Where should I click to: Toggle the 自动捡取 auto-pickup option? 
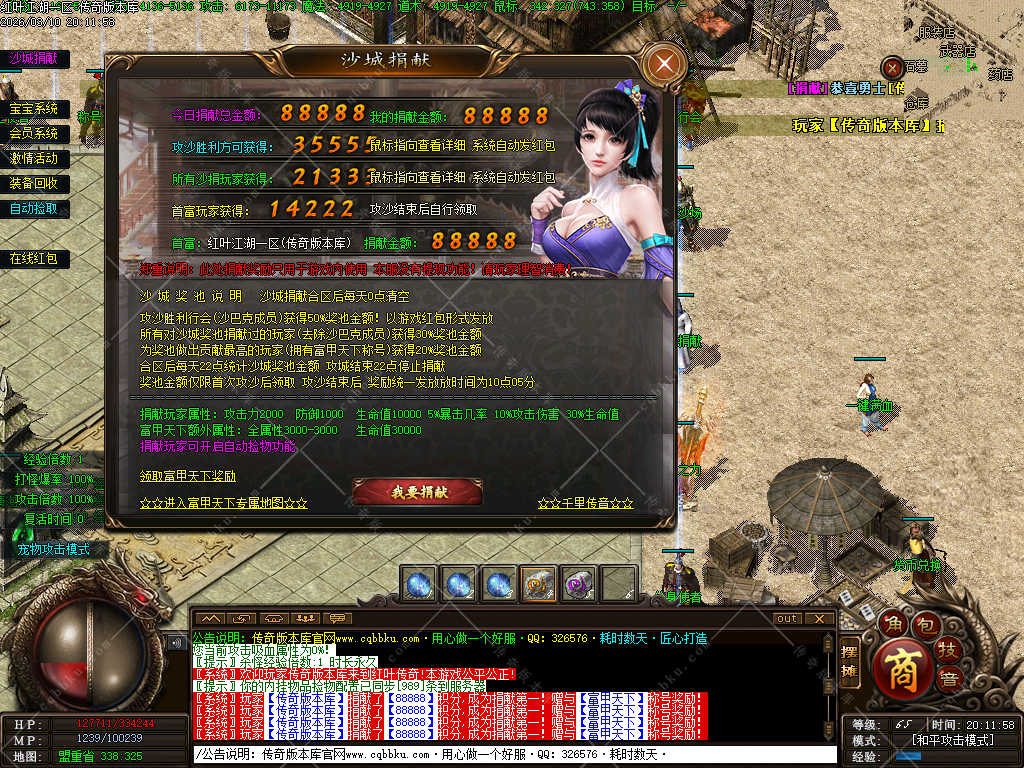pos(34,209)
